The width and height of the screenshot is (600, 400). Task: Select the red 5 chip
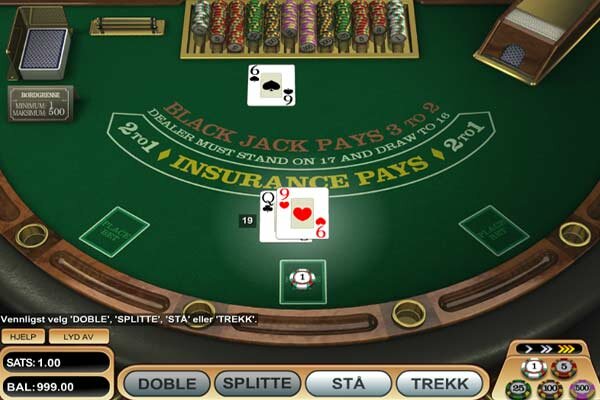[x=565, y=368]
